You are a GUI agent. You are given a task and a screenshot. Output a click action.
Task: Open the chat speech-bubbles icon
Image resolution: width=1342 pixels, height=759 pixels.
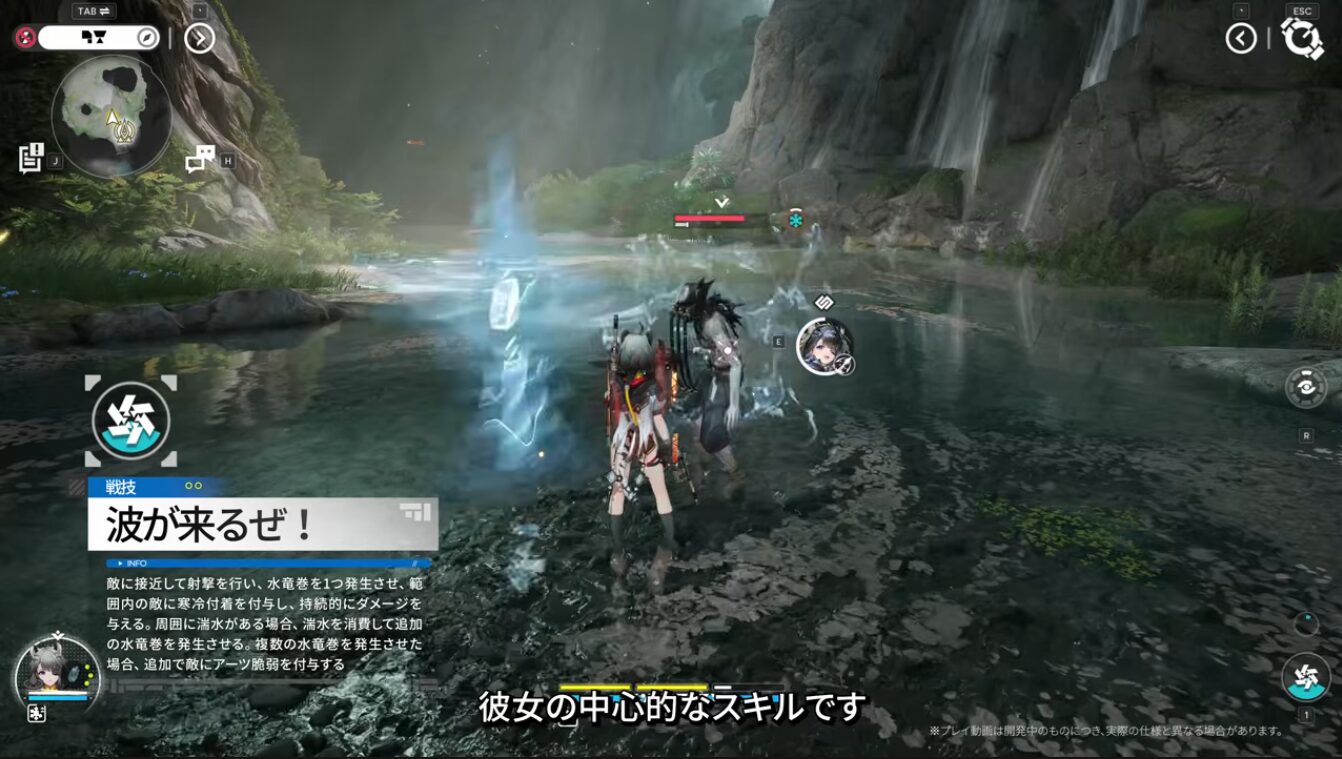pyautogui.click(x=201, y=158)
